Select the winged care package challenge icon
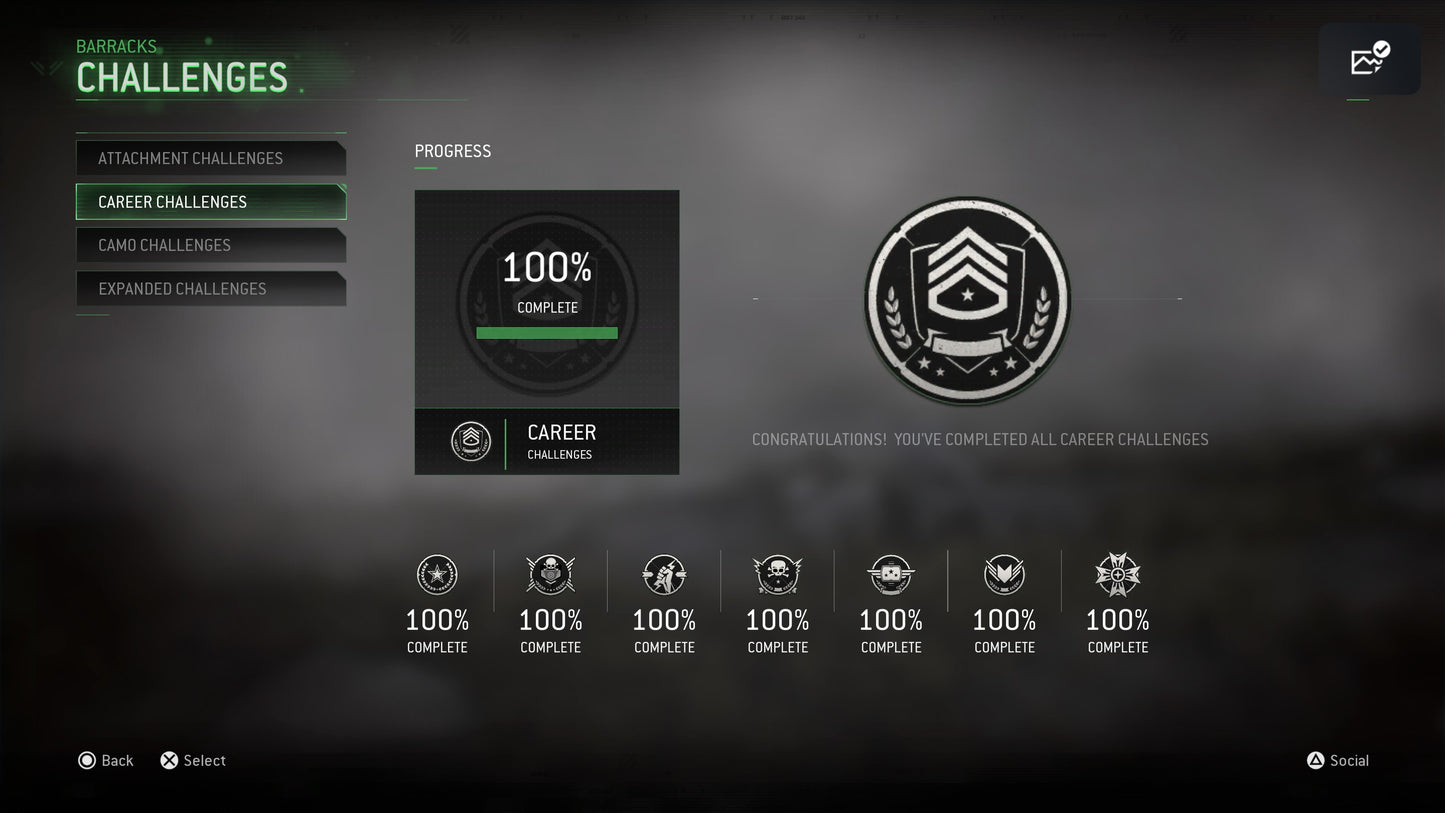 [x=890, y=575]
